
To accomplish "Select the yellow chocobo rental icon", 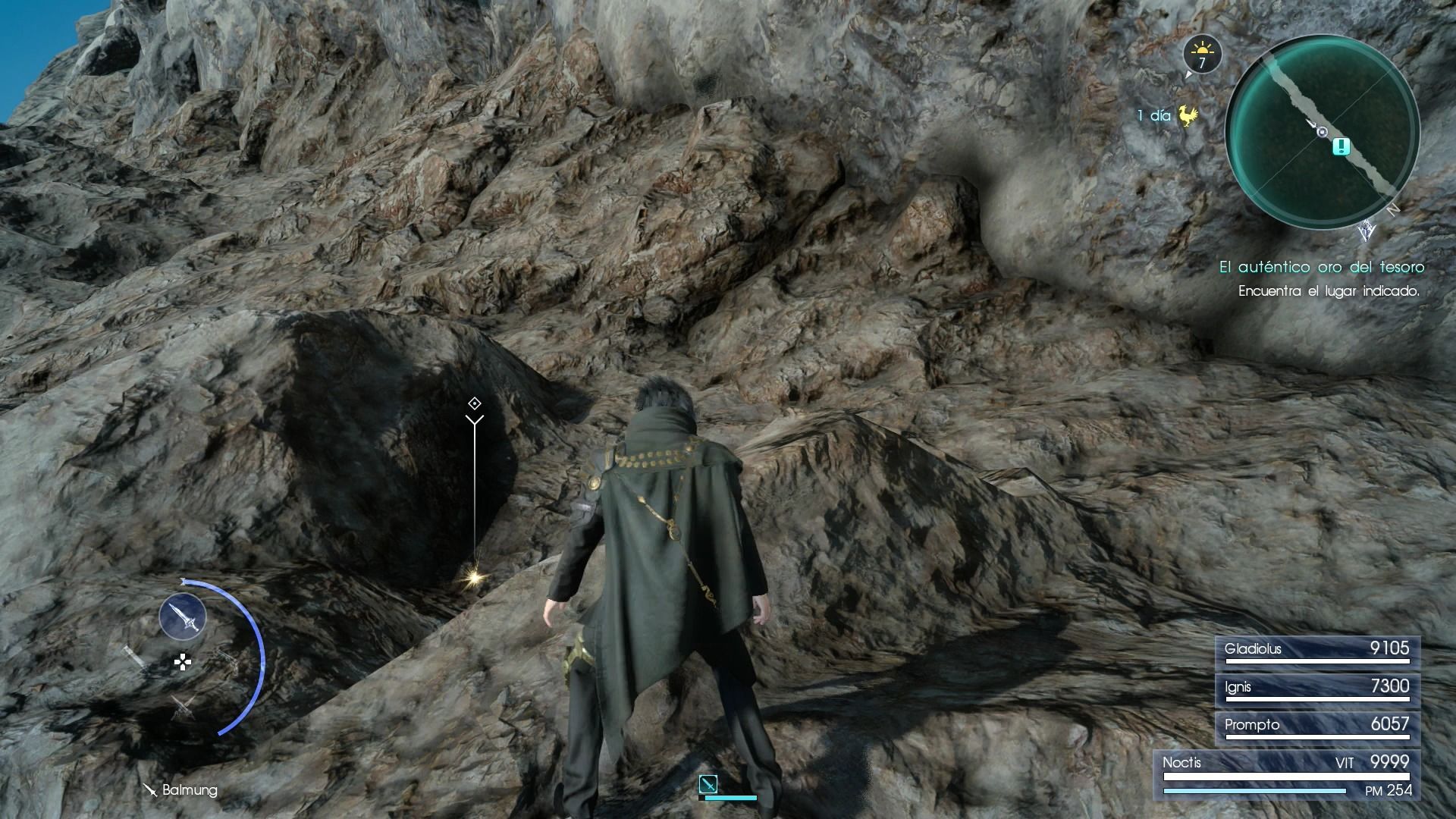I will click(1188, 116).
